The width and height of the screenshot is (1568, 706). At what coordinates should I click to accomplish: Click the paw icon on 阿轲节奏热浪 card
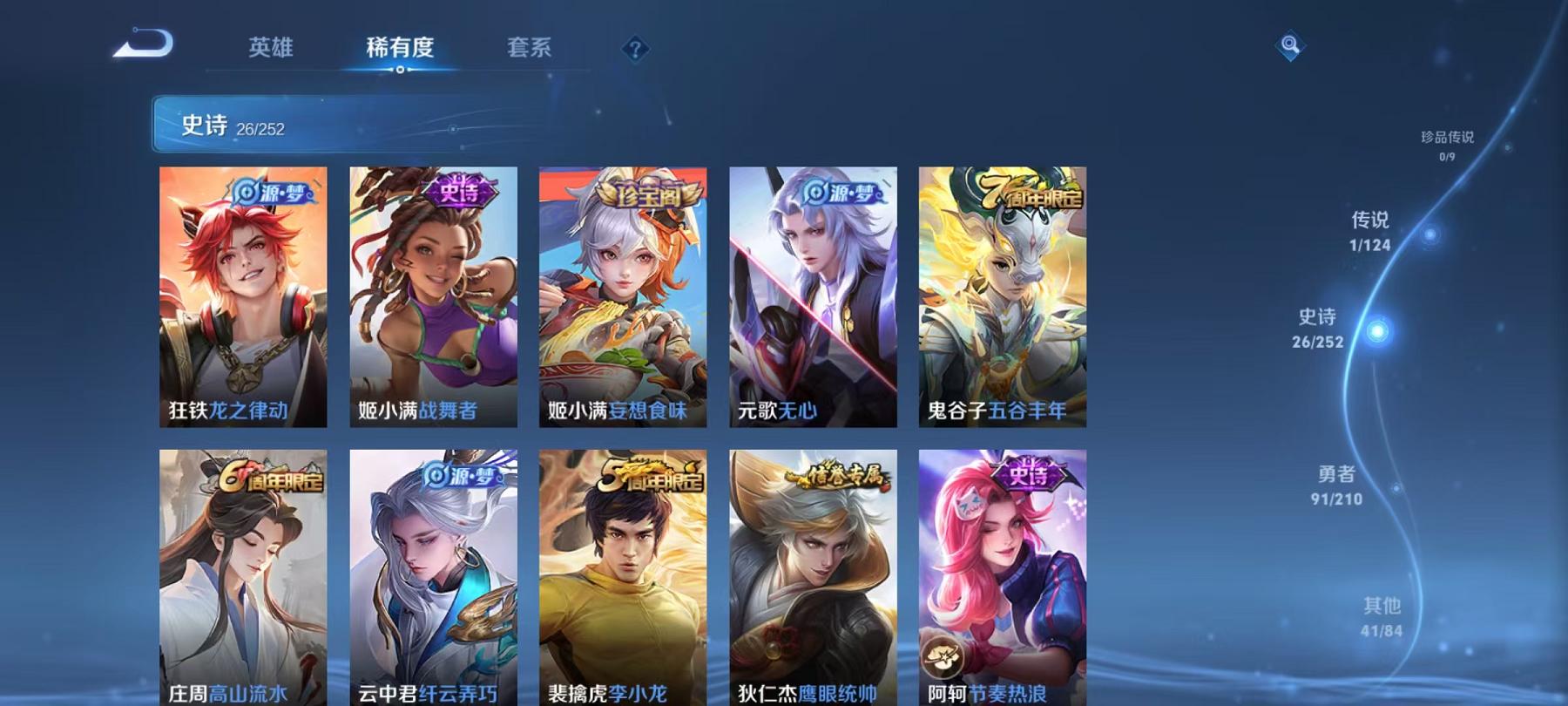(944, 655)
